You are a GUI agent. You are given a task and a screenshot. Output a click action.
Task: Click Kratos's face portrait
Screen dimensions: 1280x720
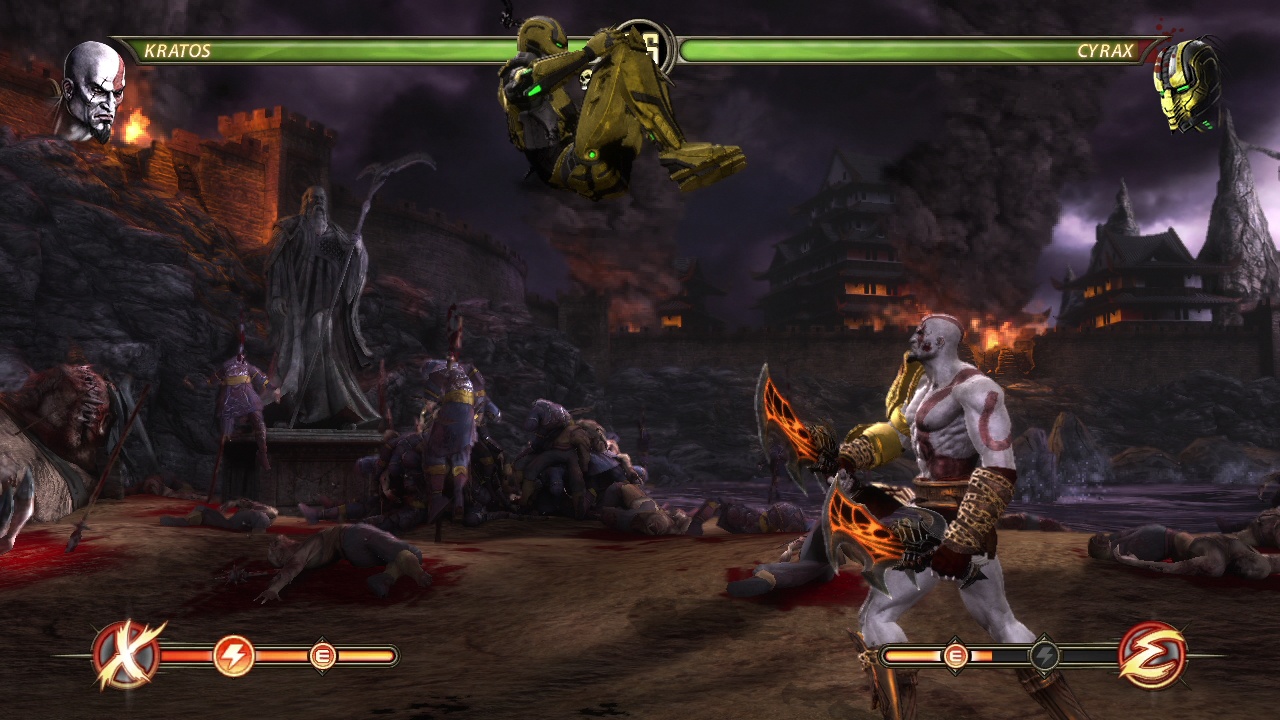click(93, 90)
